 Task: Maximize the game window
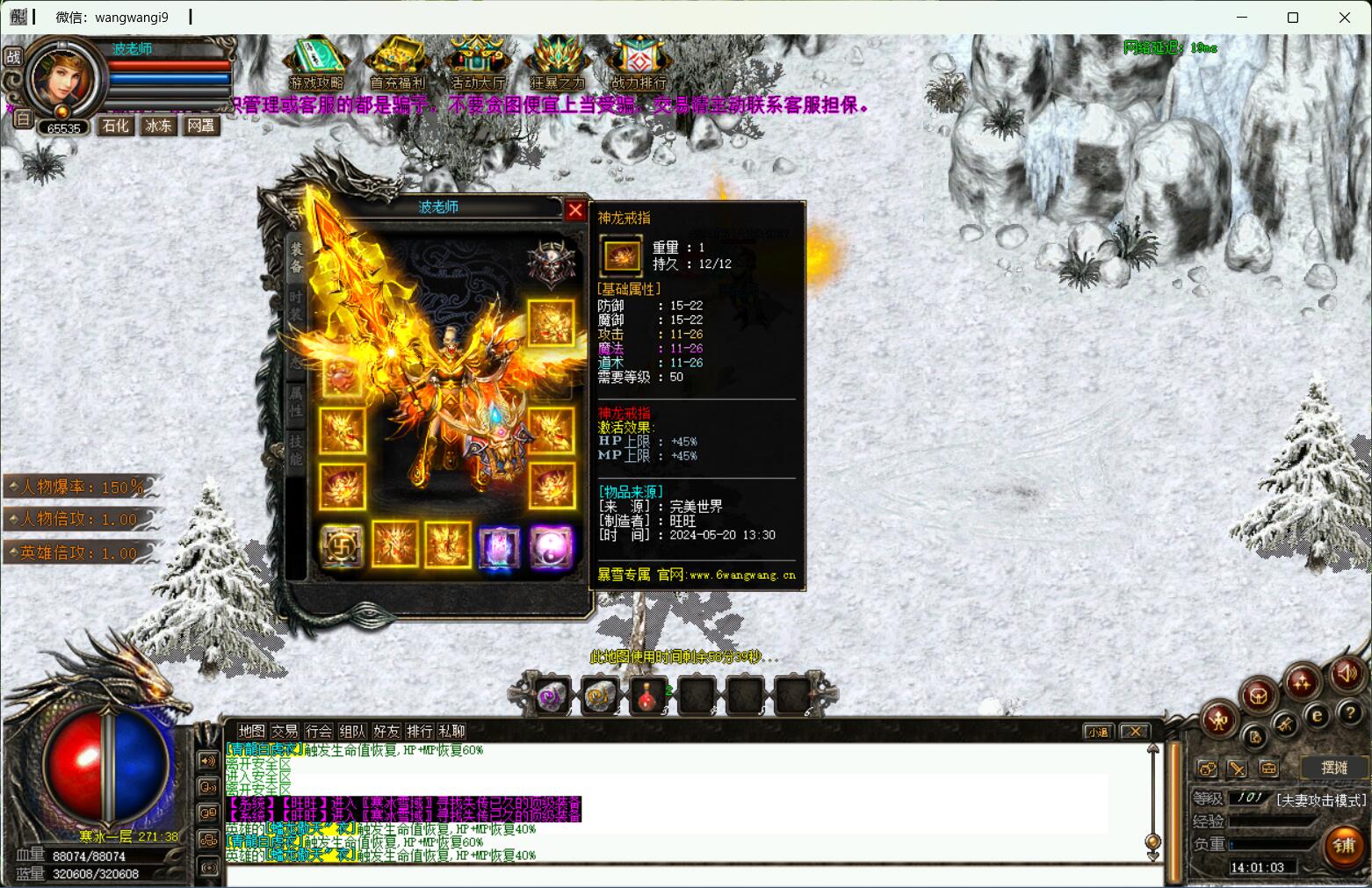point(1293,17)
